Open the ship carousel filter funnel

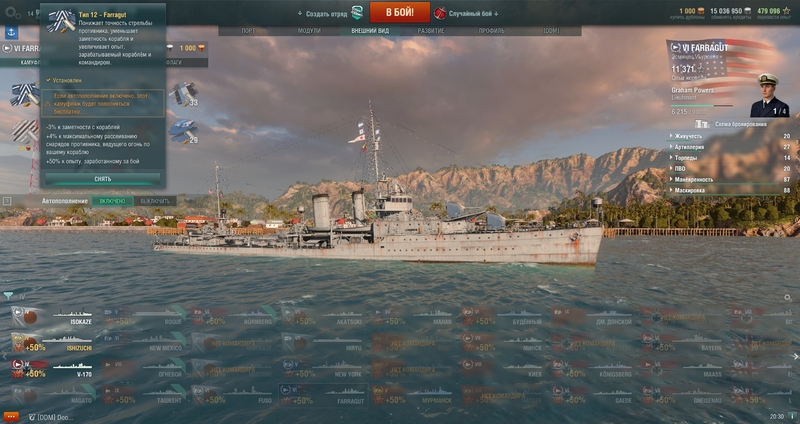[8, 296]
